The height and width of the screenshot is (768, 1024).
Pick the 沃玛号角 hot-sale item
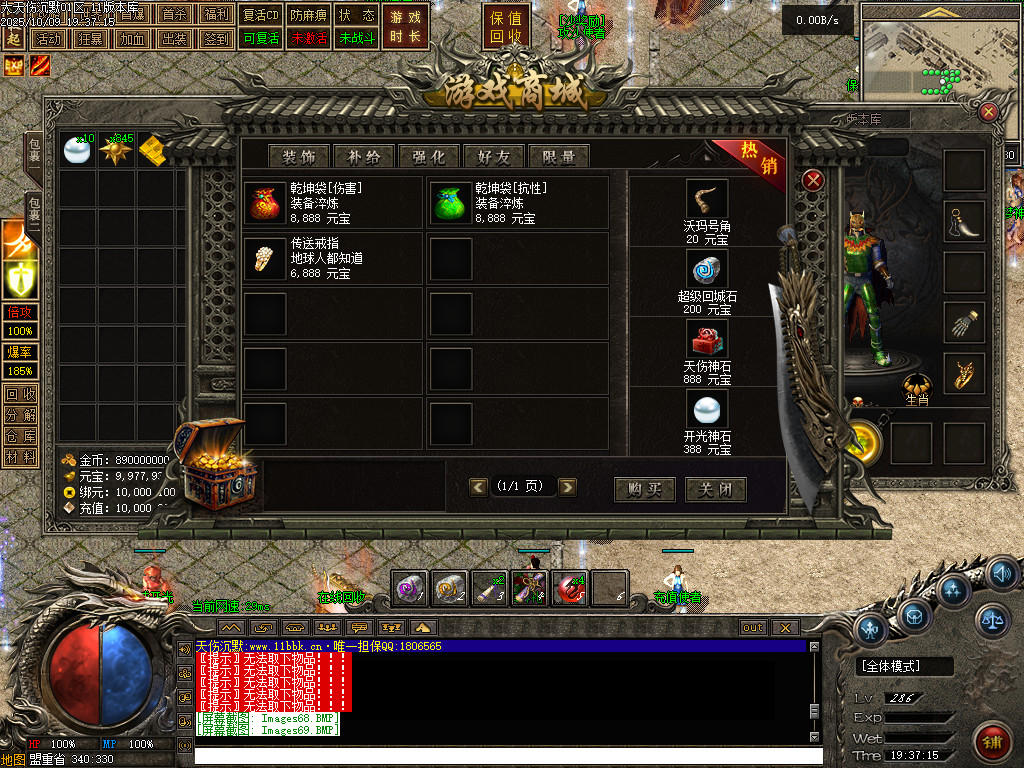click(707, 211)
